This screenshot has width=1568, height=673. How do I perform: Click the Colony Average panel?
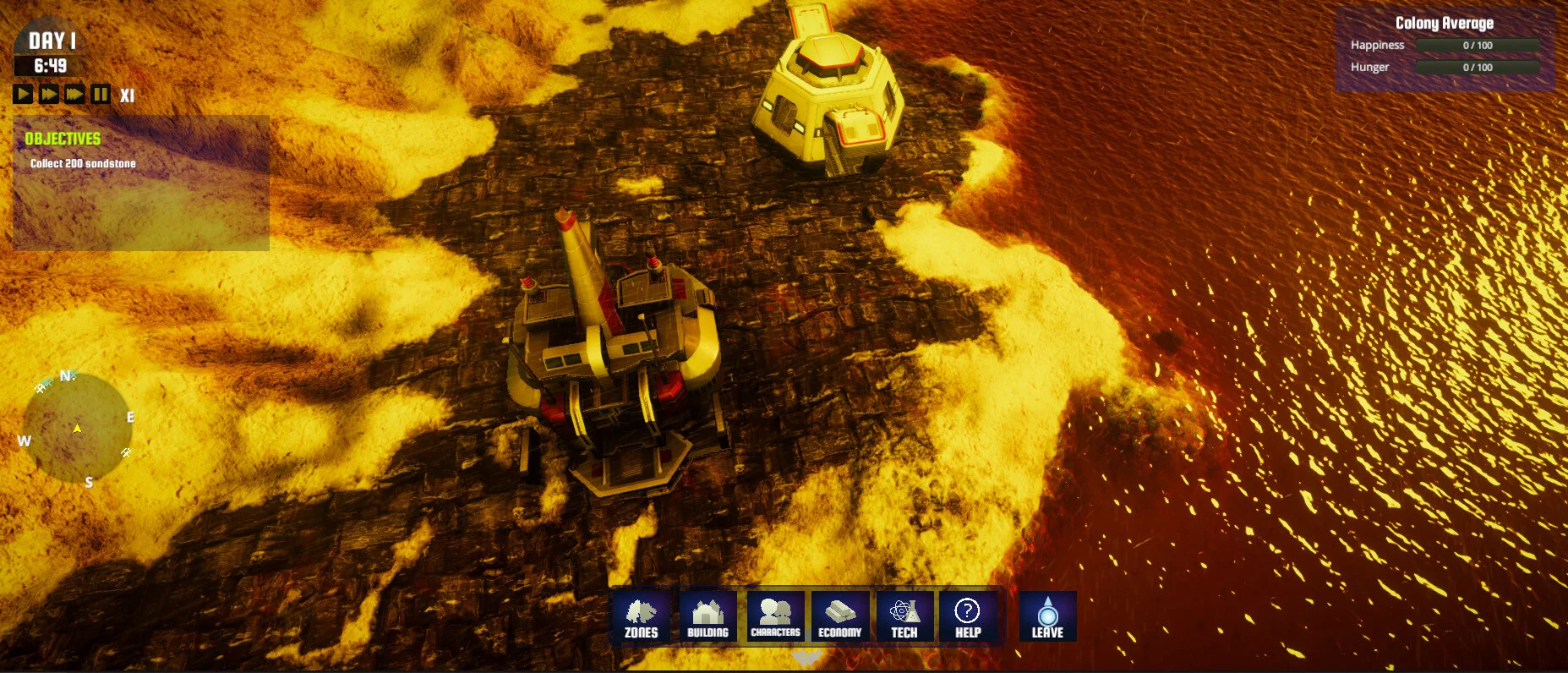click(x=1445, y=49)
